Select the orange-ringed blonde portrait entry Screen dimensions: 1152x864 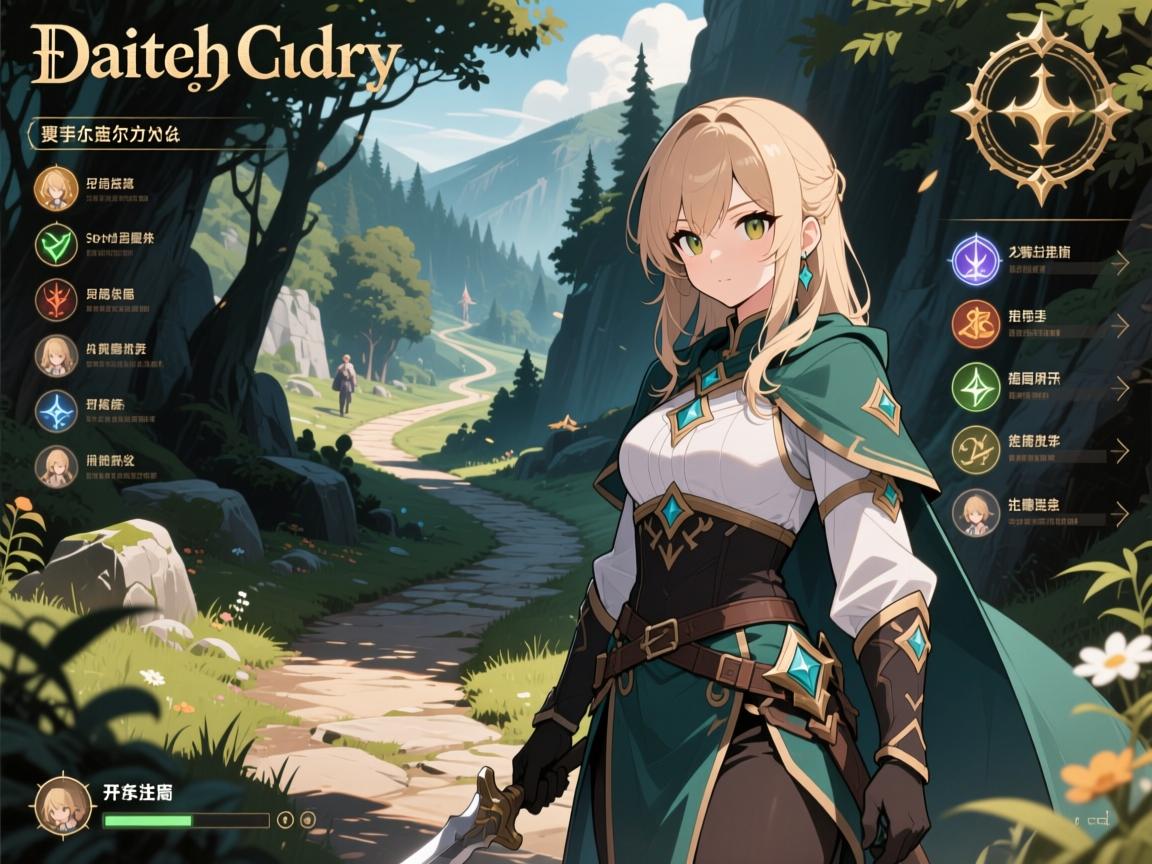click(x=58, y=189)
